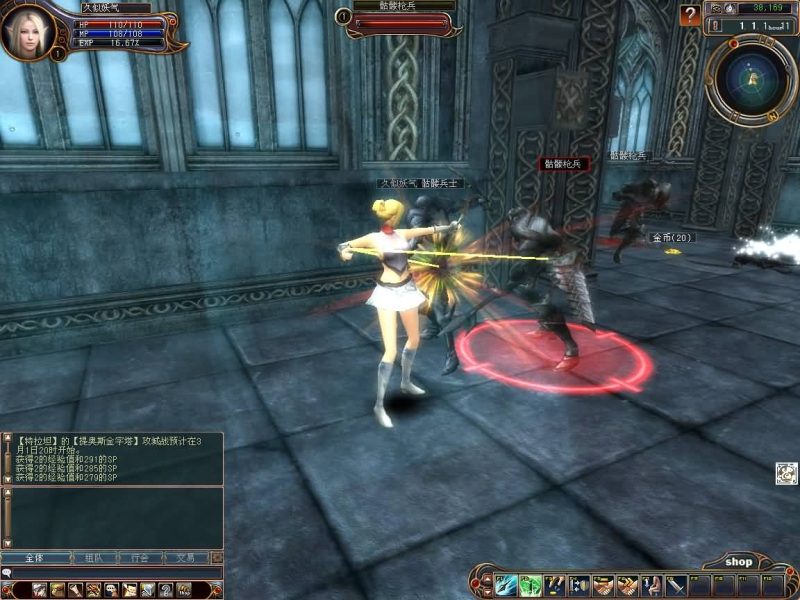This screenshot has width=800, height=600.
Task: Use the F2 green aura skill
Action: [530, 585]
